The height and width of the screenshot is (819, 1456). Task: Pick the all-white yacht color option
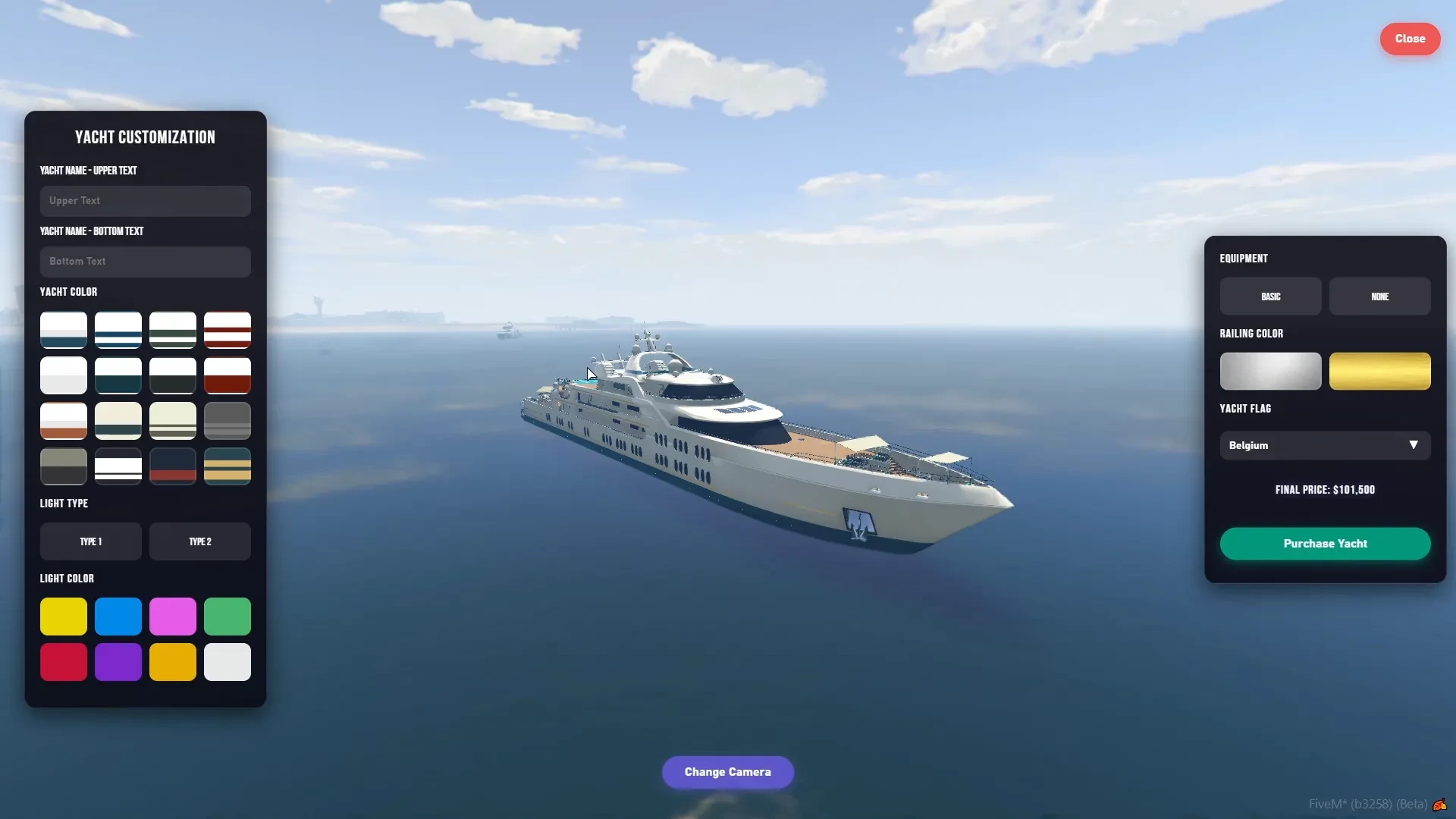pyautogui.click(x=64, y=375)
